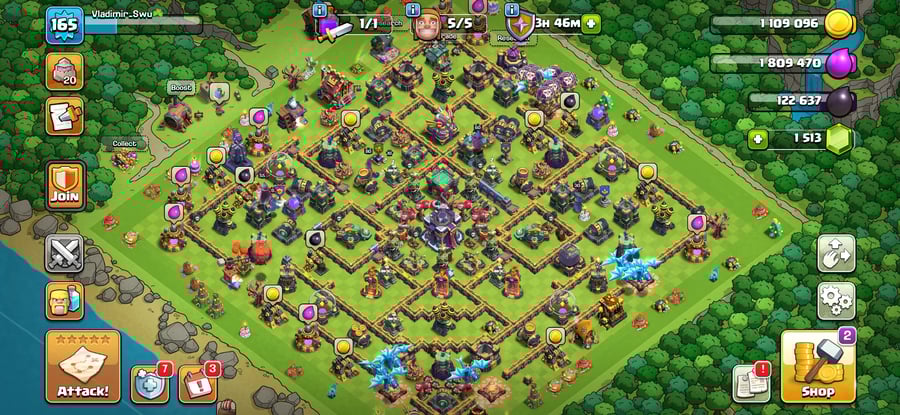The width and height of the screenshot is (900, 415).
Task: Extend shield time with the green plus
Action: [x=592, y=23]
